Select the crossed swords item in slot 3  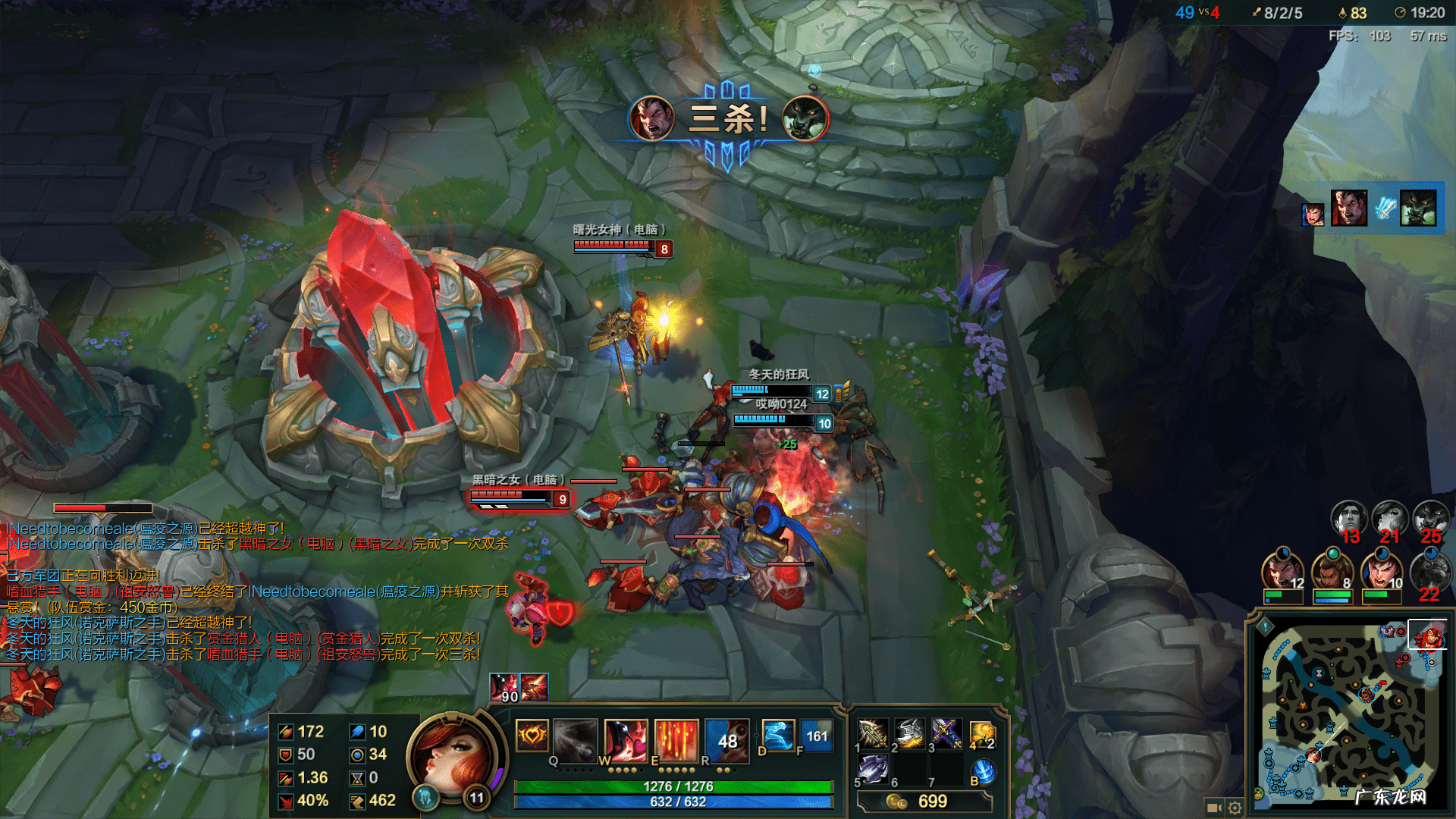[946, 733]
